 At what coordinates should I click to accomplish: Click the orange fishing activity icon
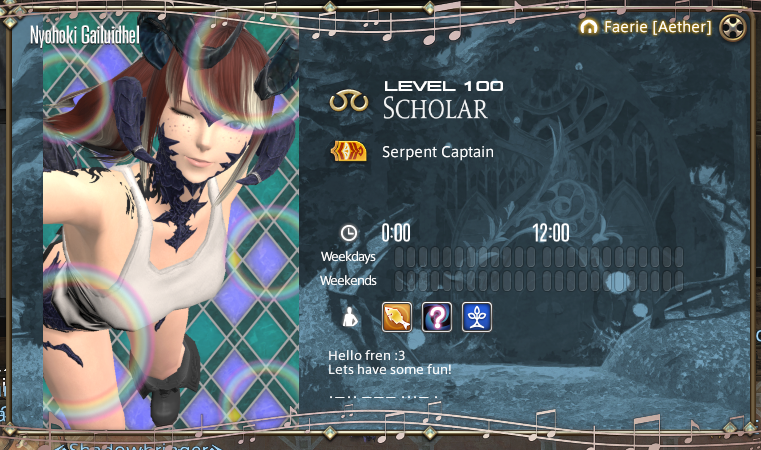[397, 317]
